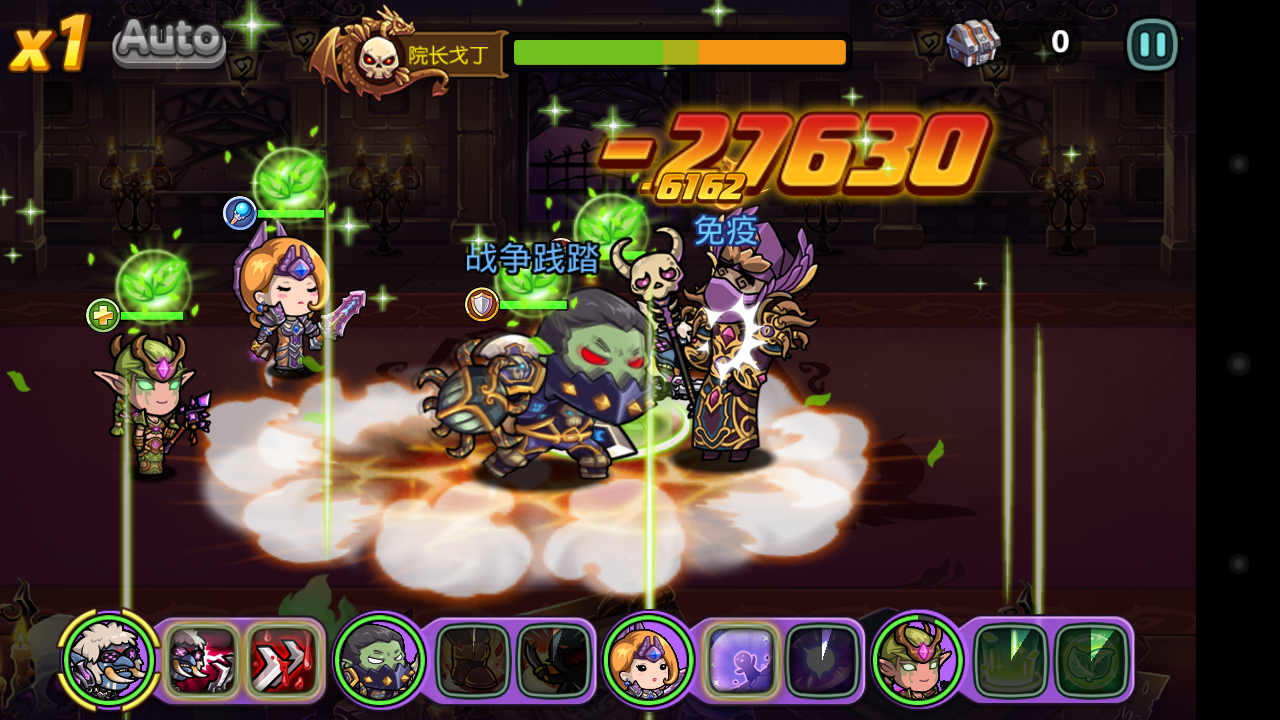
Task: Toggle the x1 battle speed
Action: click(48, 45)
